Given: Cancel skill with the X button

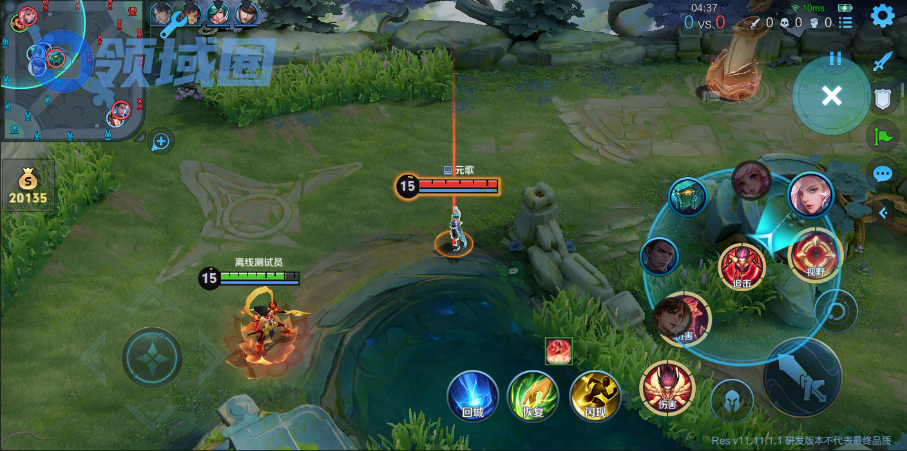Looking at the screenshot, I should [x=831, y=96].
